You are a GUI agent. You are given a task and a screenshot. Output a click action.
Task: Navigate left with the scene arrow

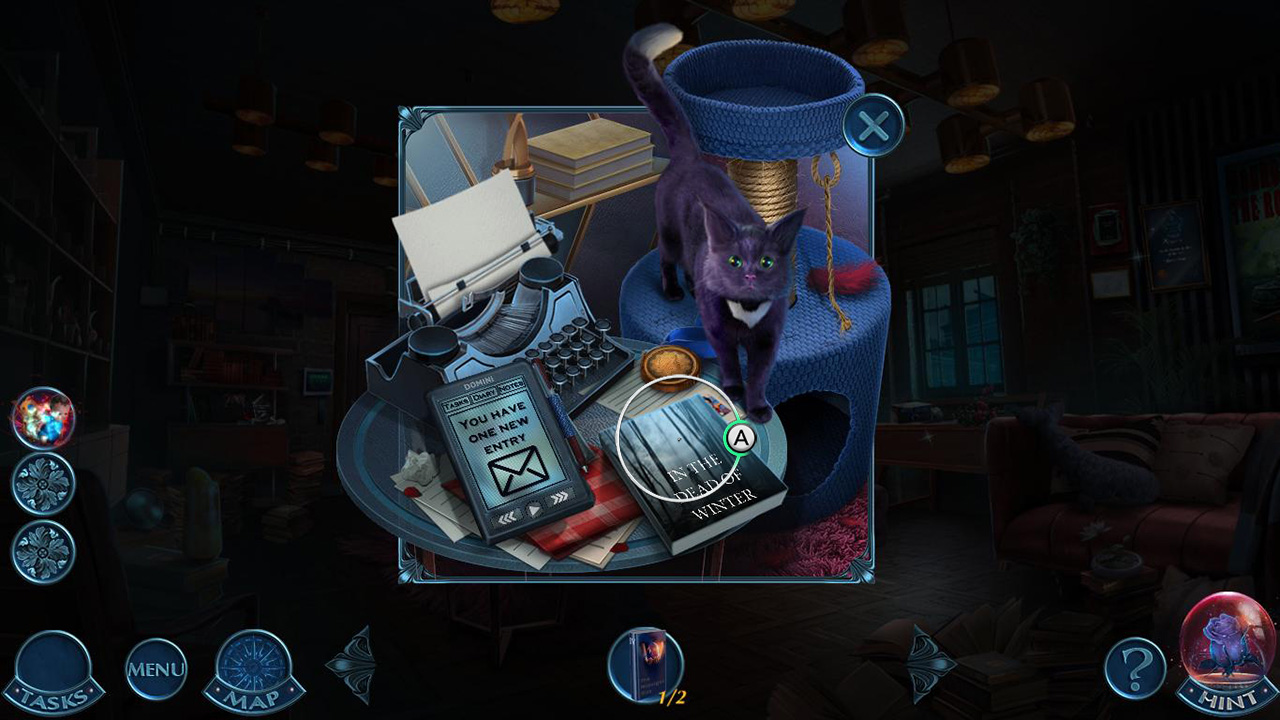click(x=352, y=662)
